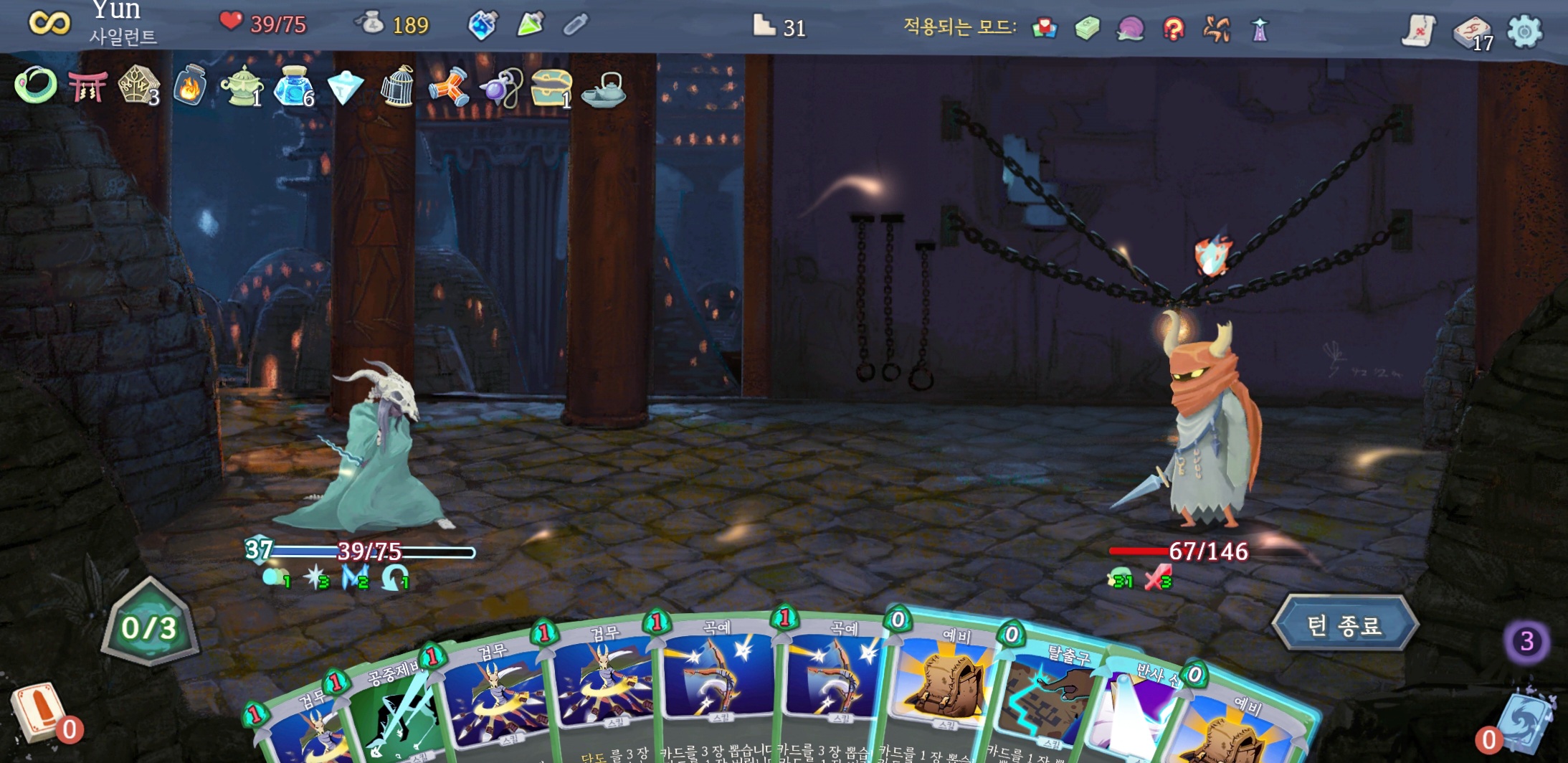The width and height of the screenshot is (1568, 763).
Task: Select the green flask potion
Action: coord(530,26)
